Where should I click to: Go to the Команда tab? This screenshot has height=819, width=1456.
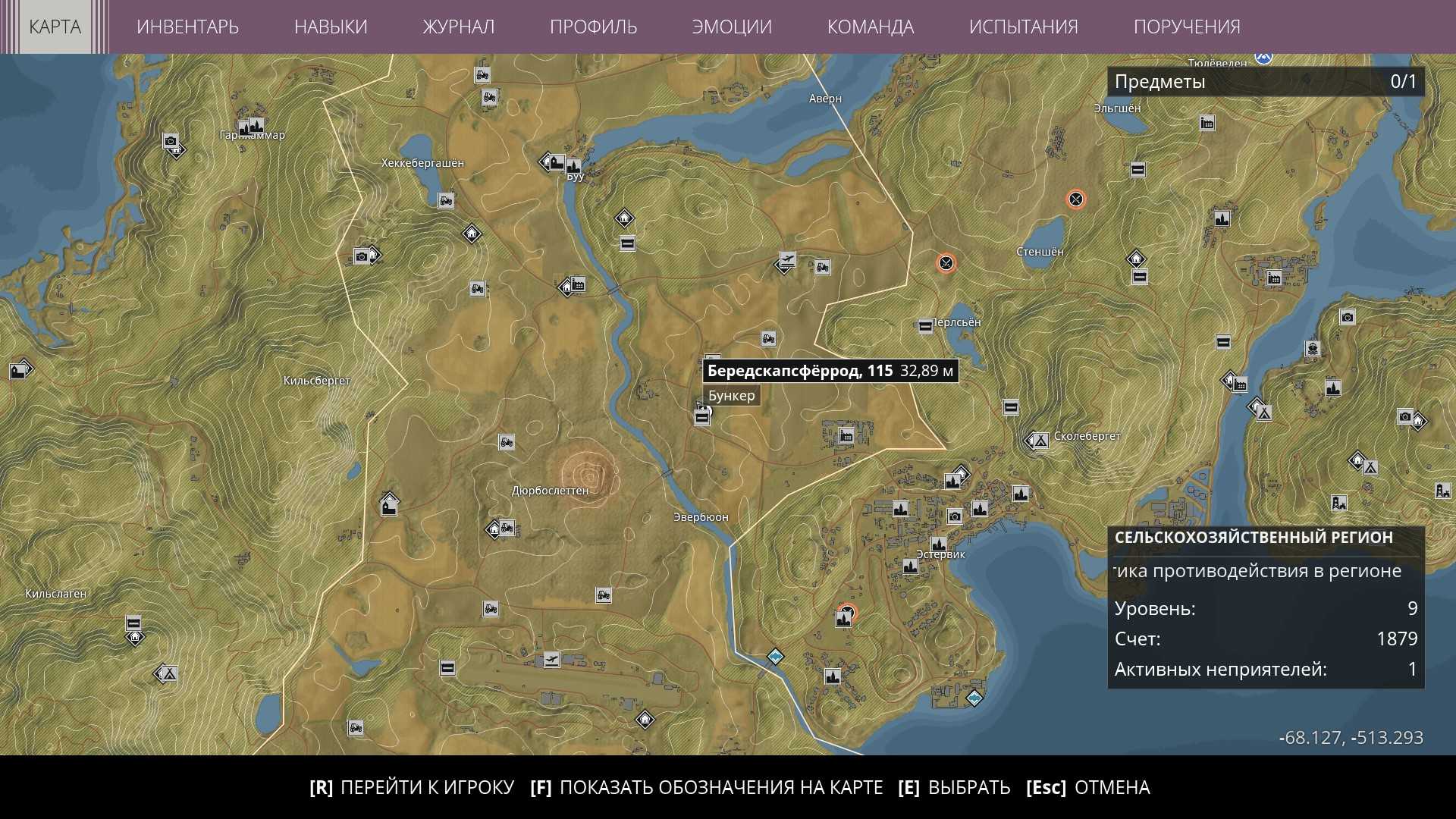click(x=870, y=27)
